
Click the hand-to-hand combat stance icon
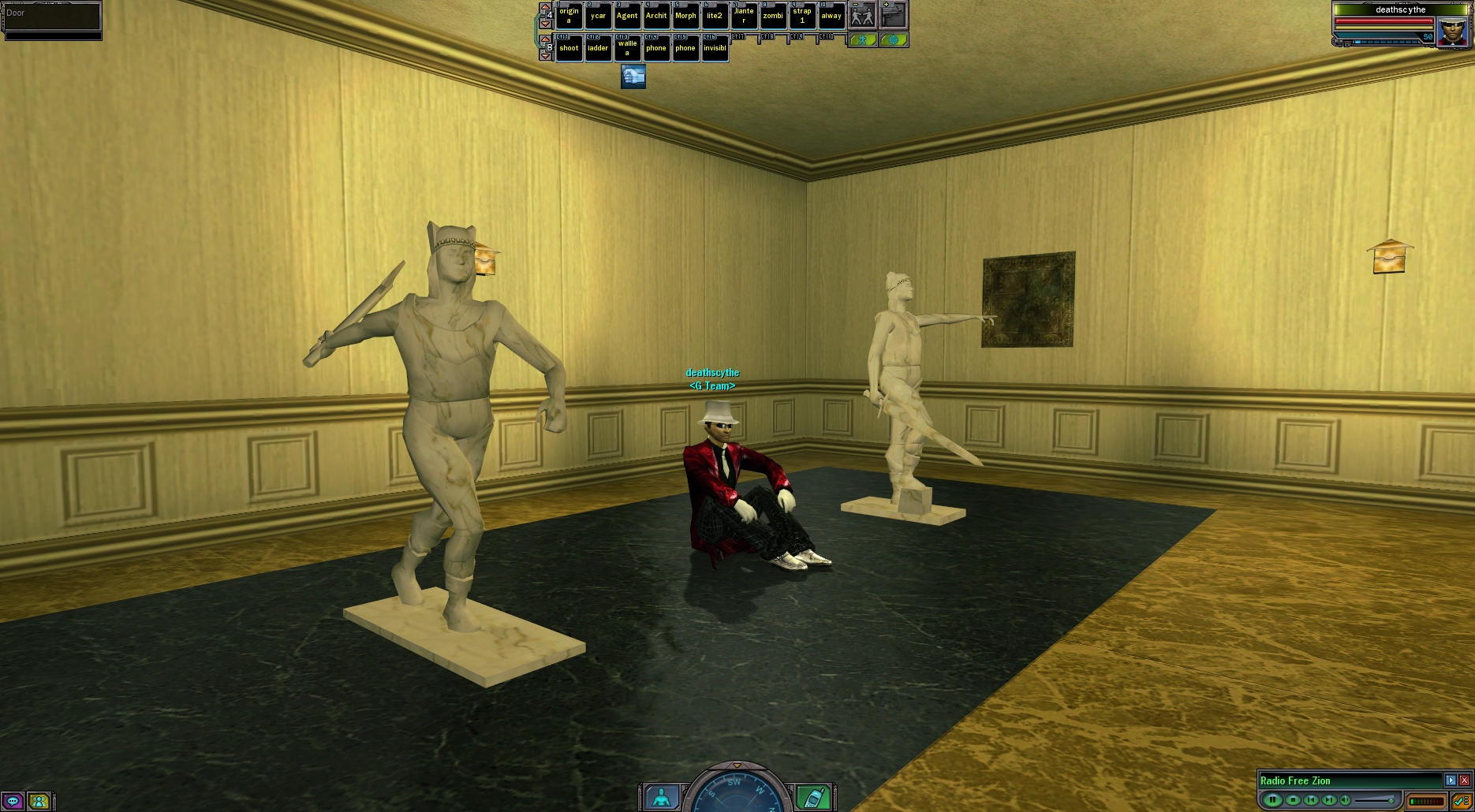click(x=862, y=15)
